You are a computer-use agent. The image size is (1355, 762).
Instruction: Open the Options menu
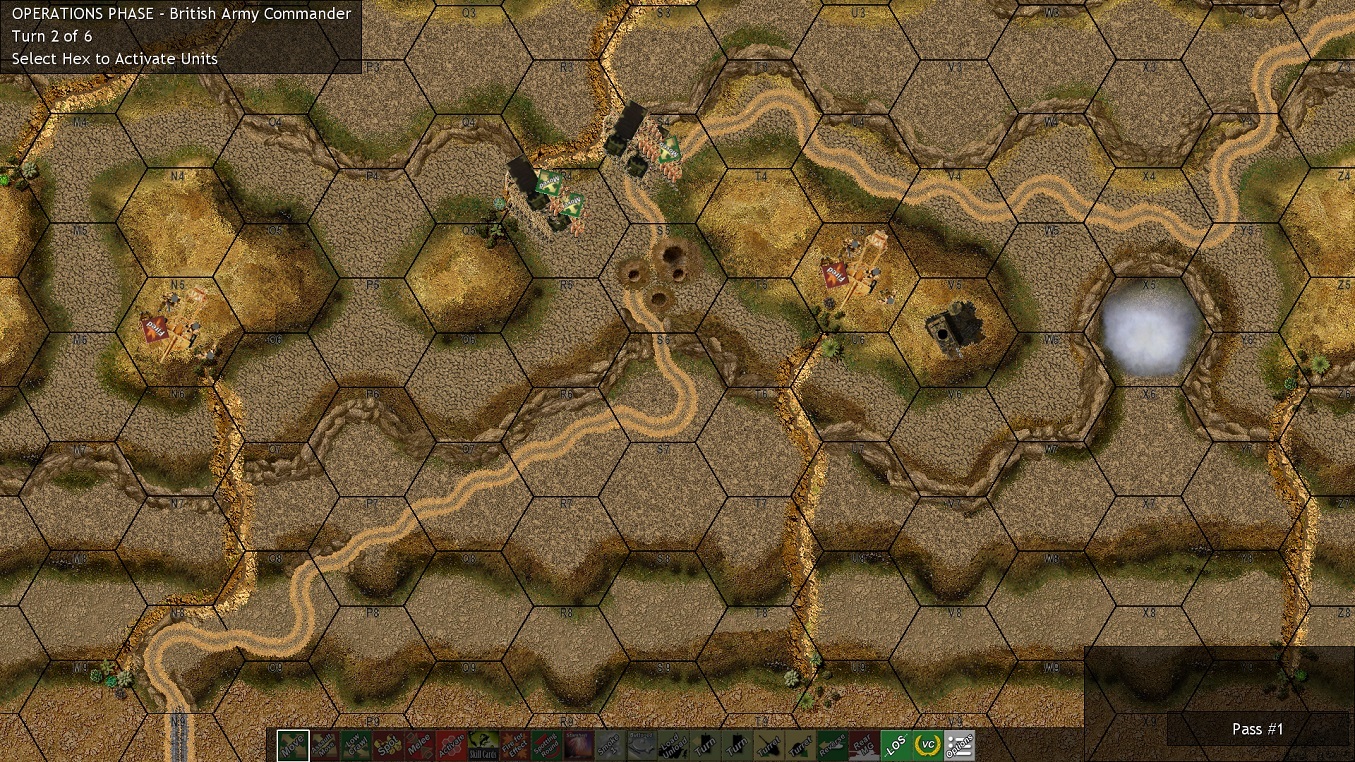pyautogui.click(x=960, y=745)
